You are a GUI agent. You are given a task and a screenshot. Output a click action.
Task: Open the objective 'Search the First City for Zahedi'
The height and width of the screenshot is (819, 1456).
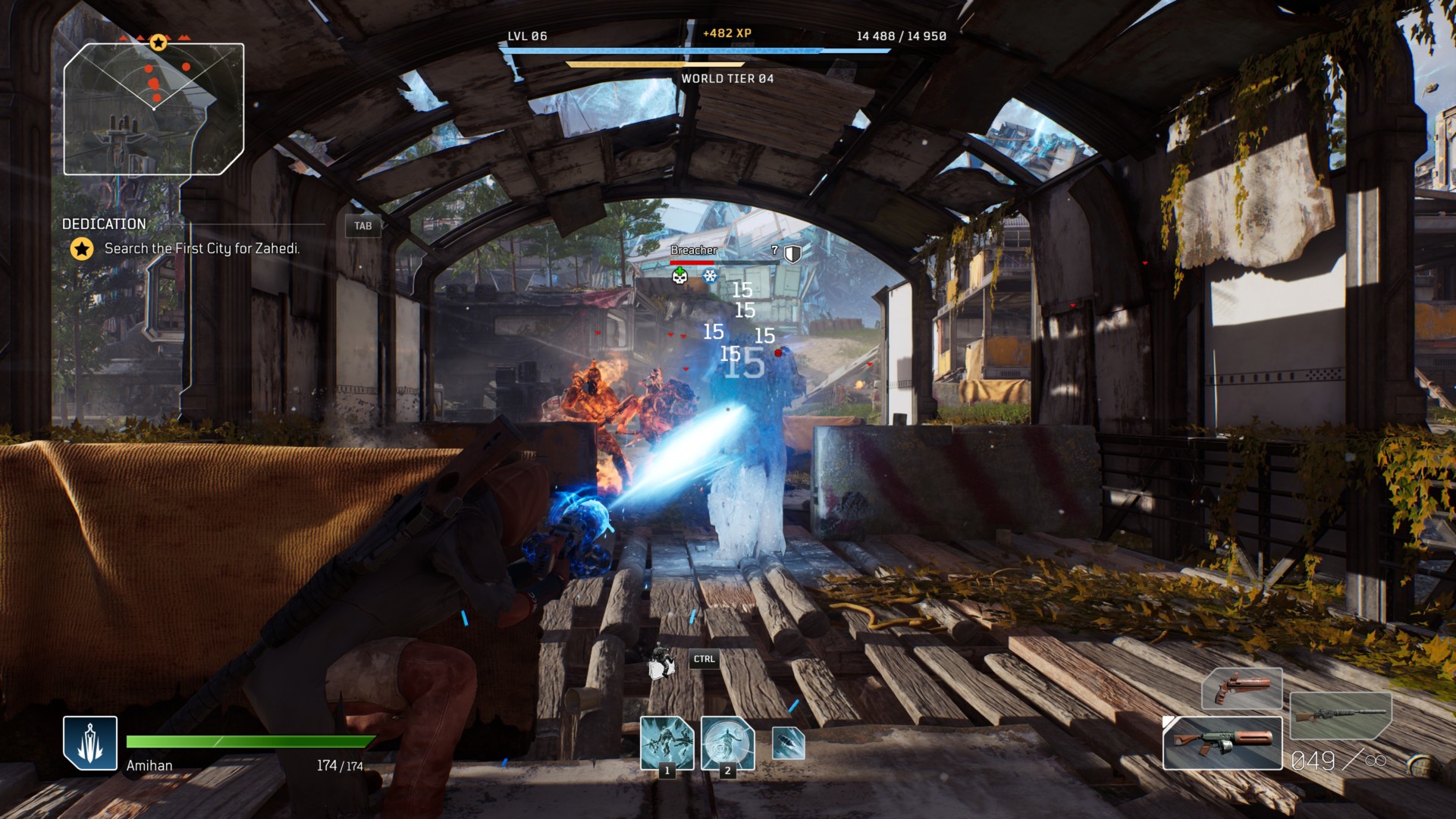[202, 247]
